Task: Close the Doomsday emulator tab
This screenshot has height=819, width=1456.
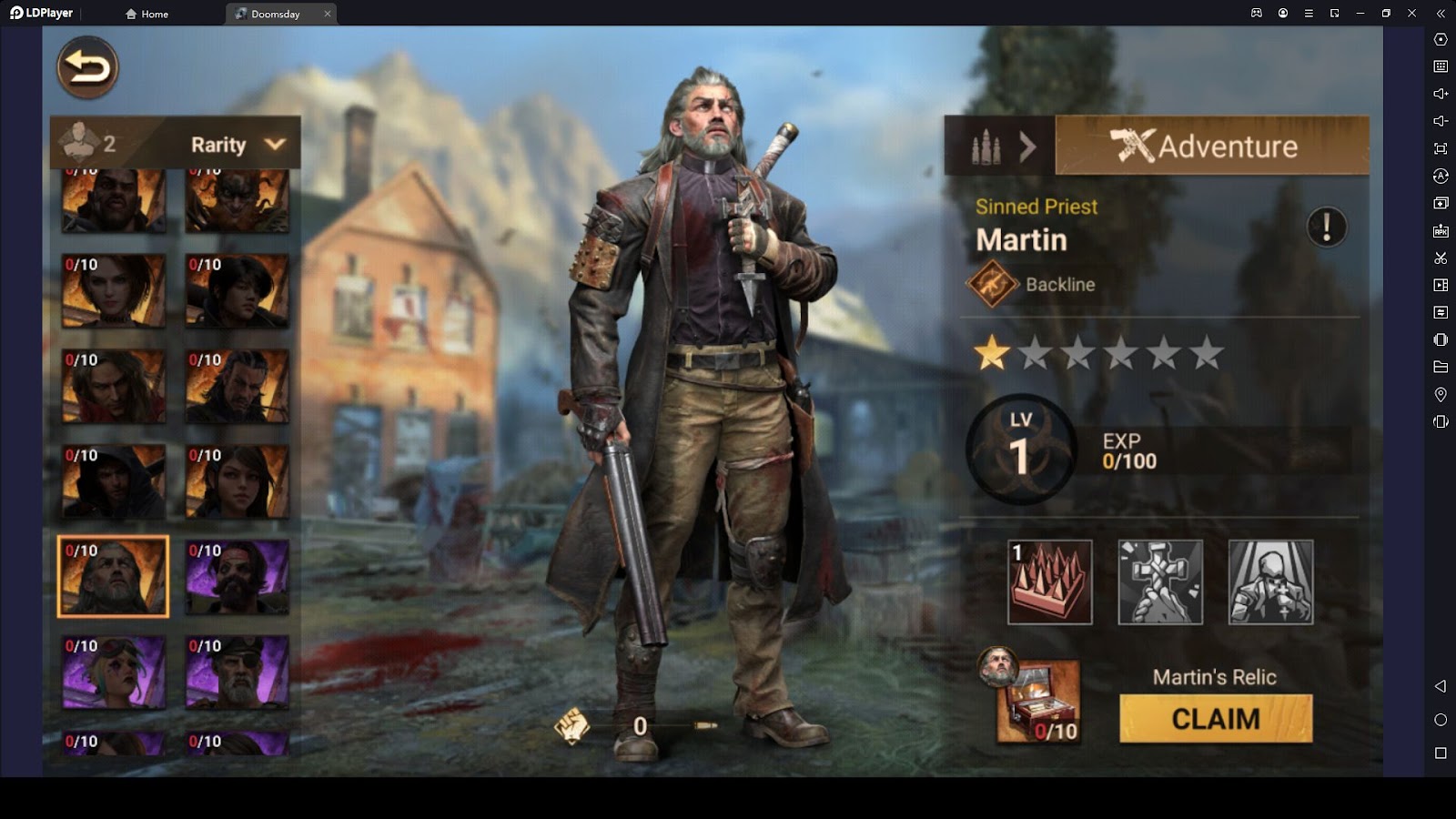Action: tap(328, 14)
